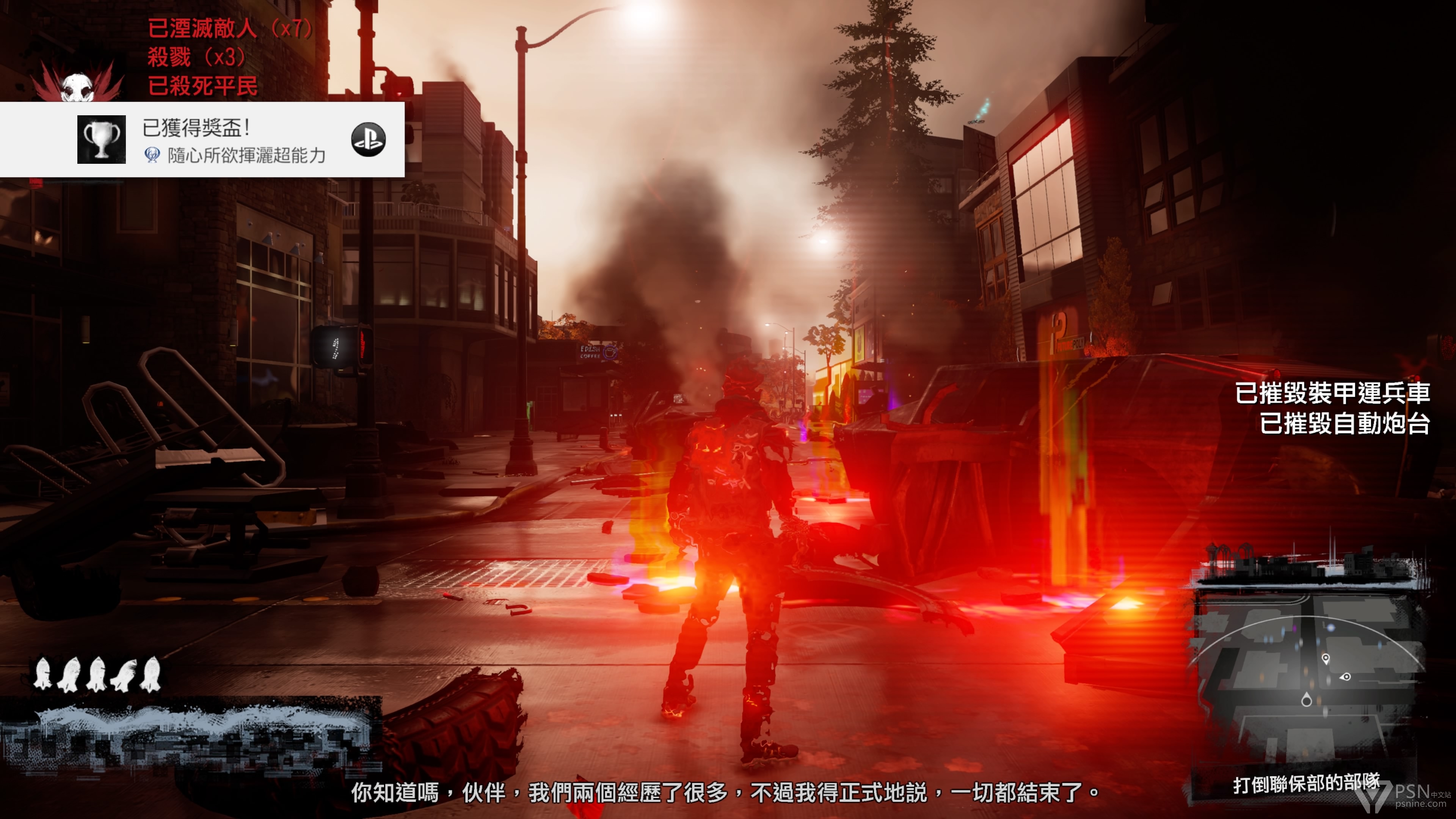The image size is (1456, 819).
Task: Click the evil karma skull emblem
Action: tap(77, 85)
